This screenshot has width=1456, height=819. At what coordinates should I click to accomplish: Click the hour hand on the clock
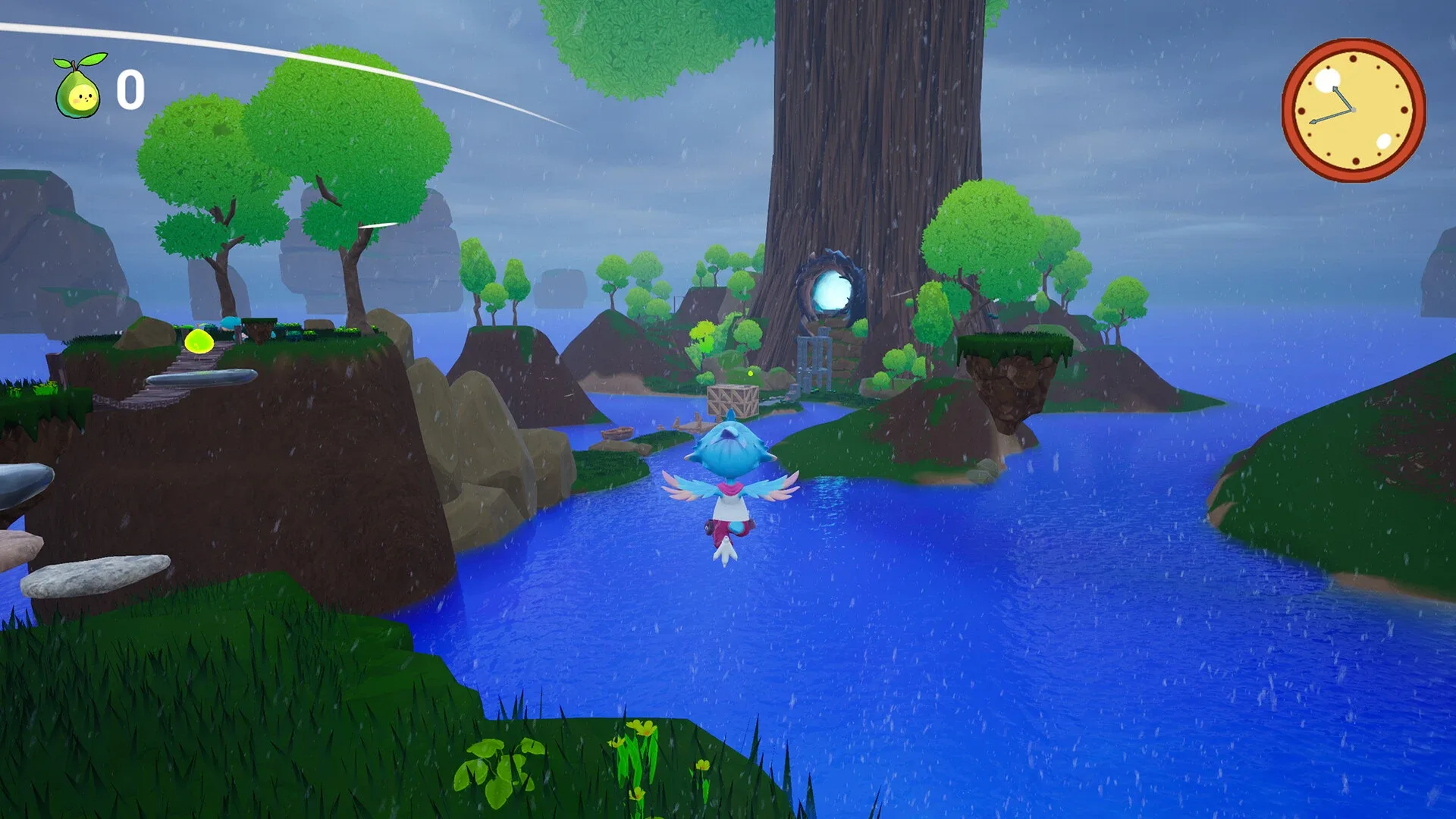coord(1344,99)
